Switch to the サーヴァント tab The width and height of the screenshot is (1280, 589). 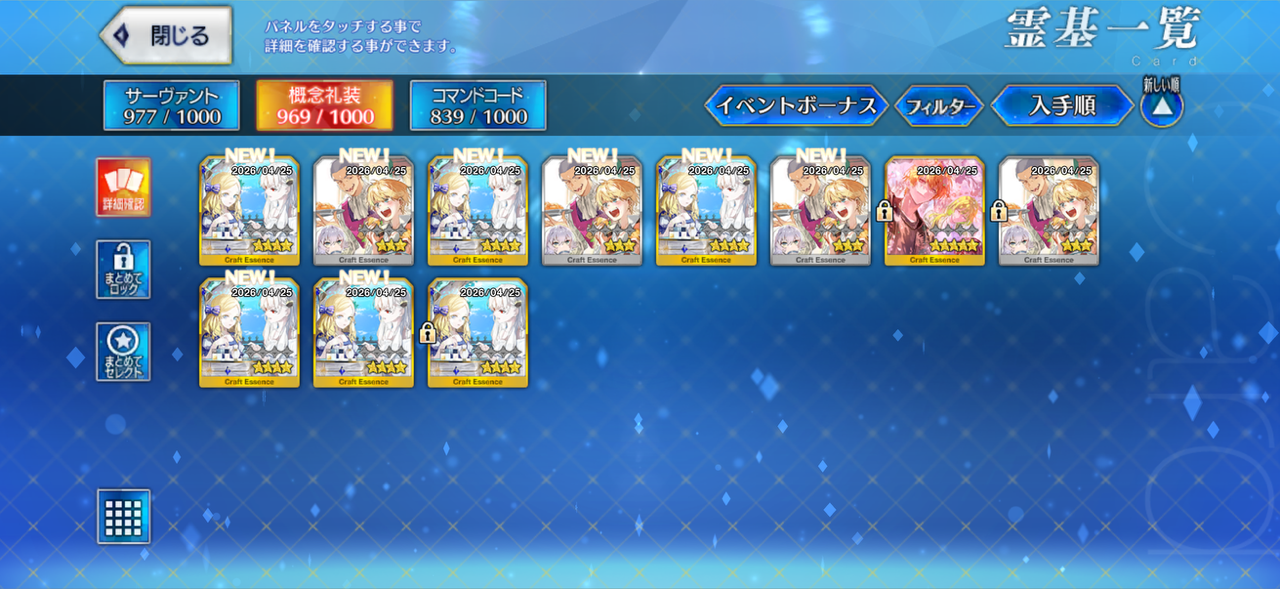(171, 106)
